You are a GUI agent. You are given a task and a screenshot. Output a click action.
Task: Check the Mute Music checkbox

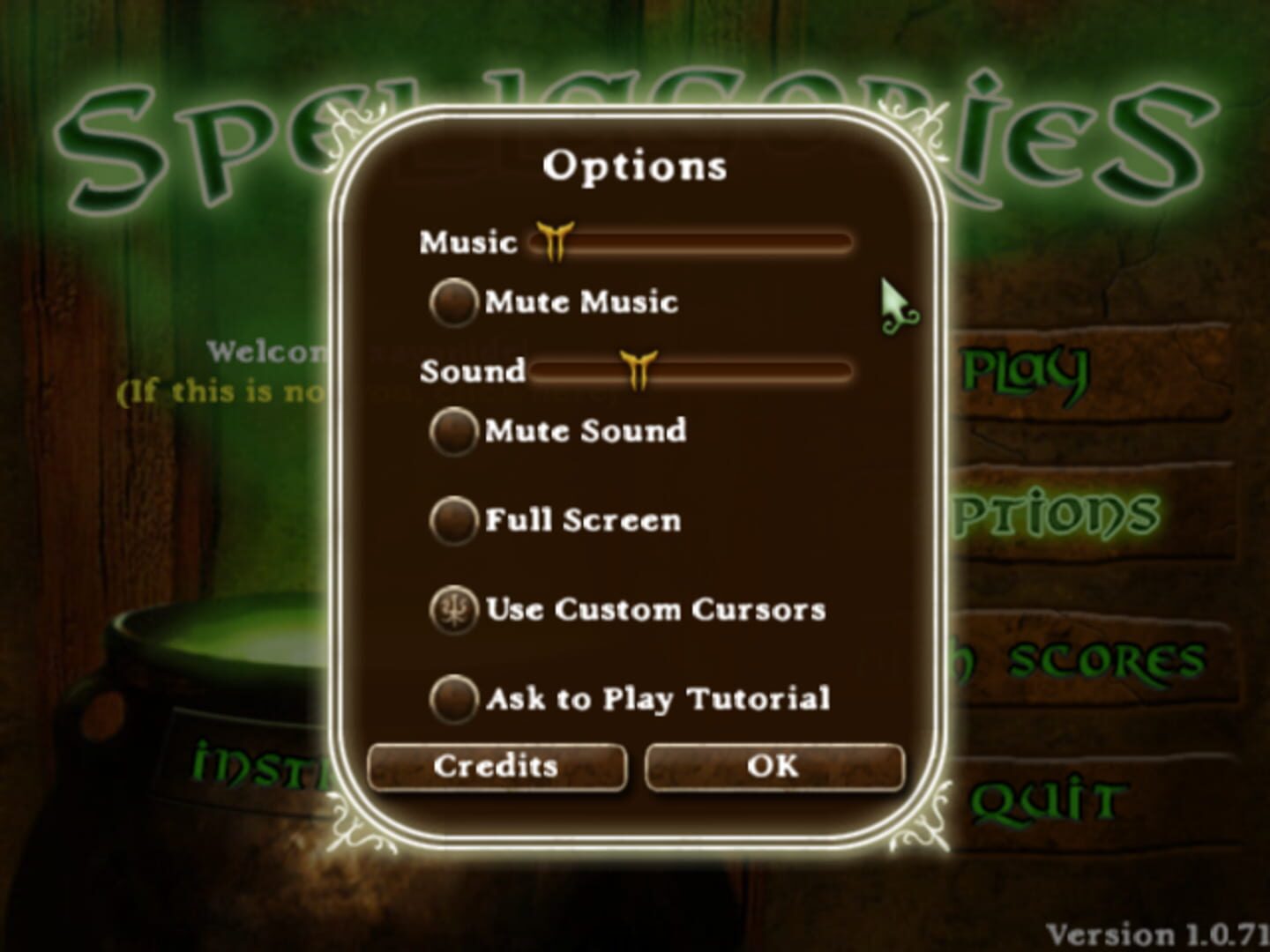[453, 300]
